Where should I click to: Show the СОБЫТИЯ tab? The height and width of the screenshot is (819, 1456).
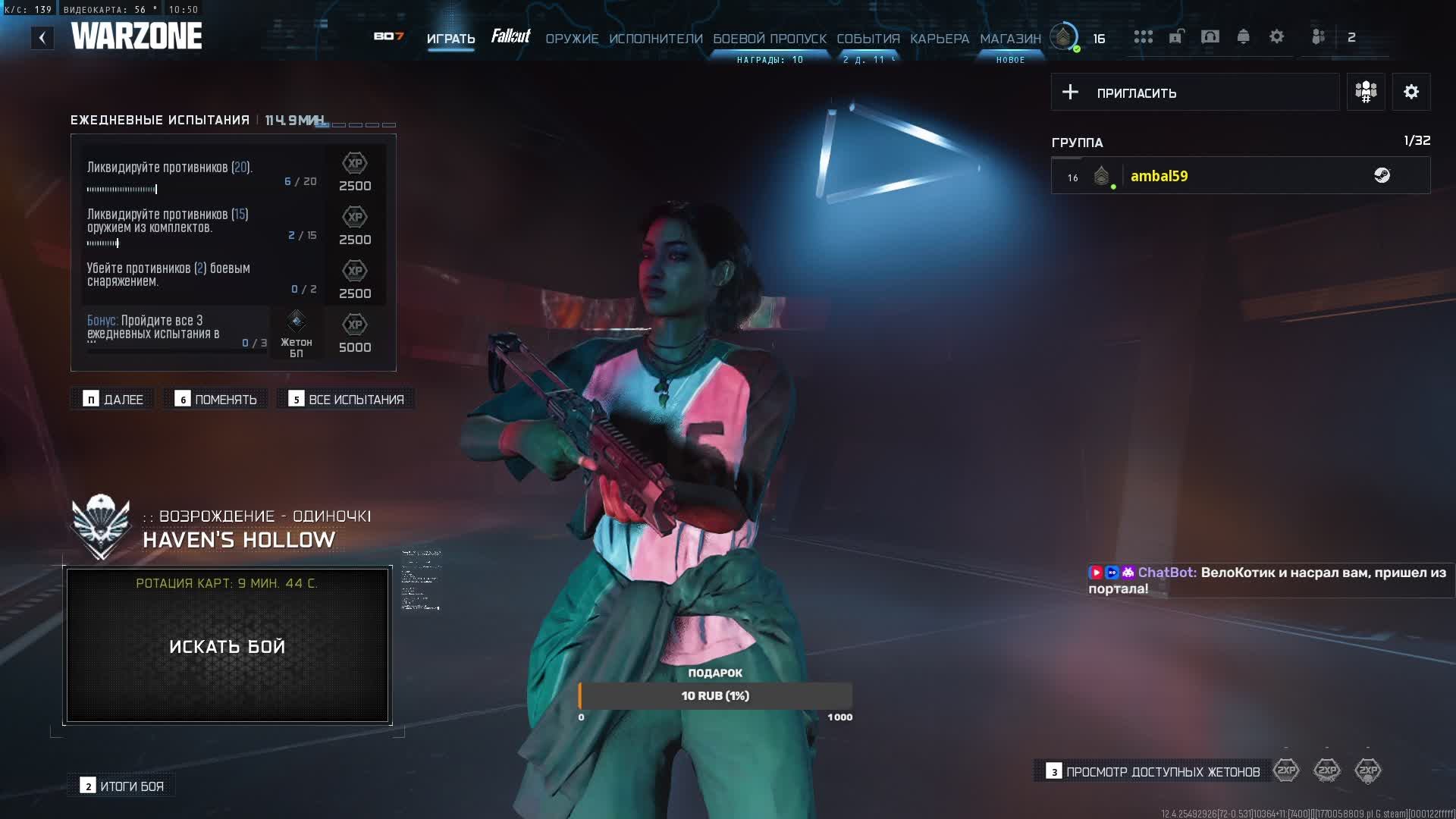coord(868,39)
